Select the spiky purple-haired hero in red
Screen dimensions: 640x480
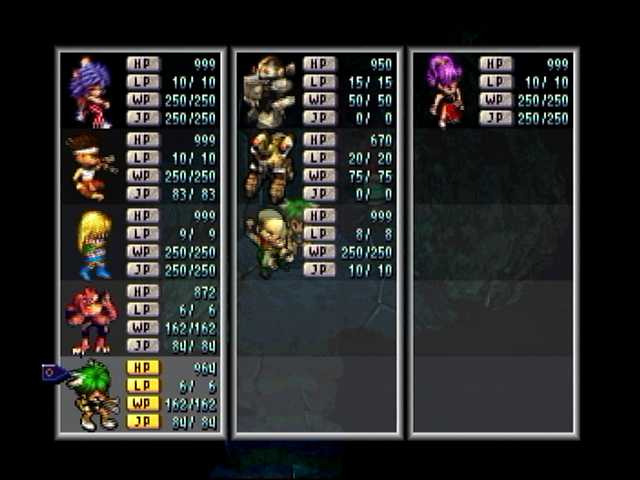(x=92, y=92)
